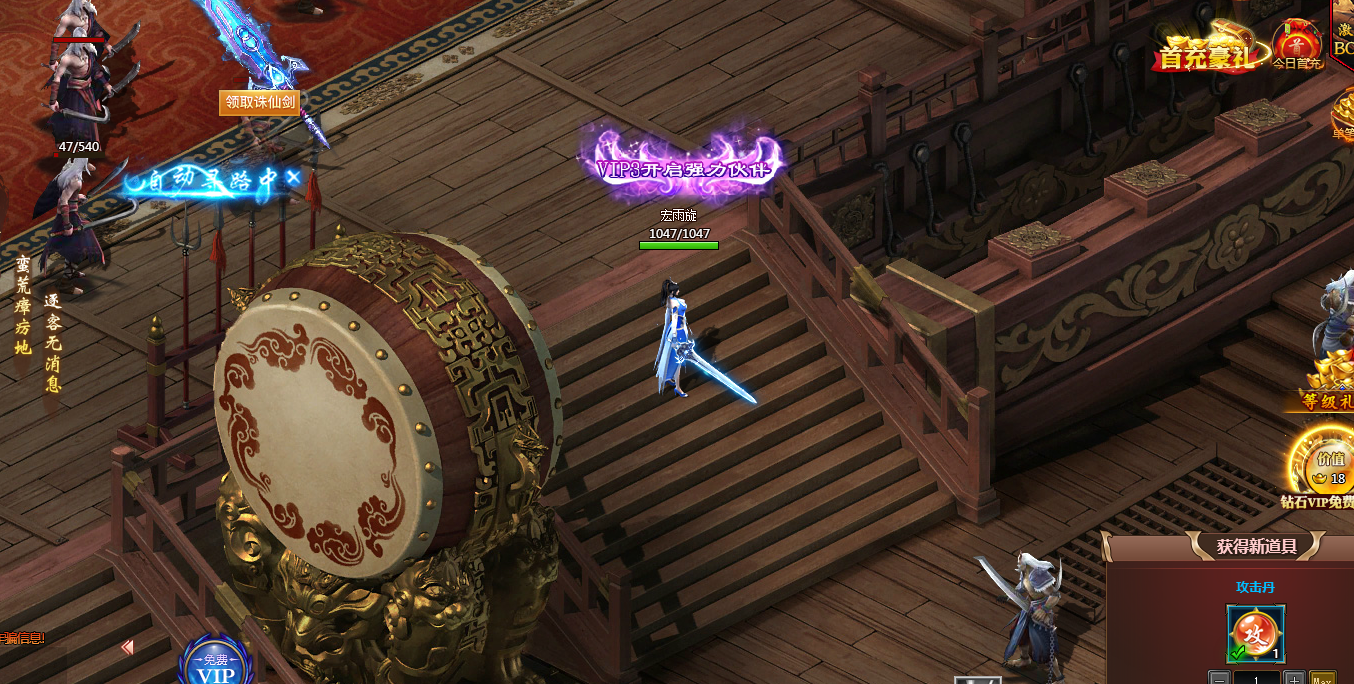
Task: Select the 攻击丹 attack pill item
Action: (x=1255, y=634)
